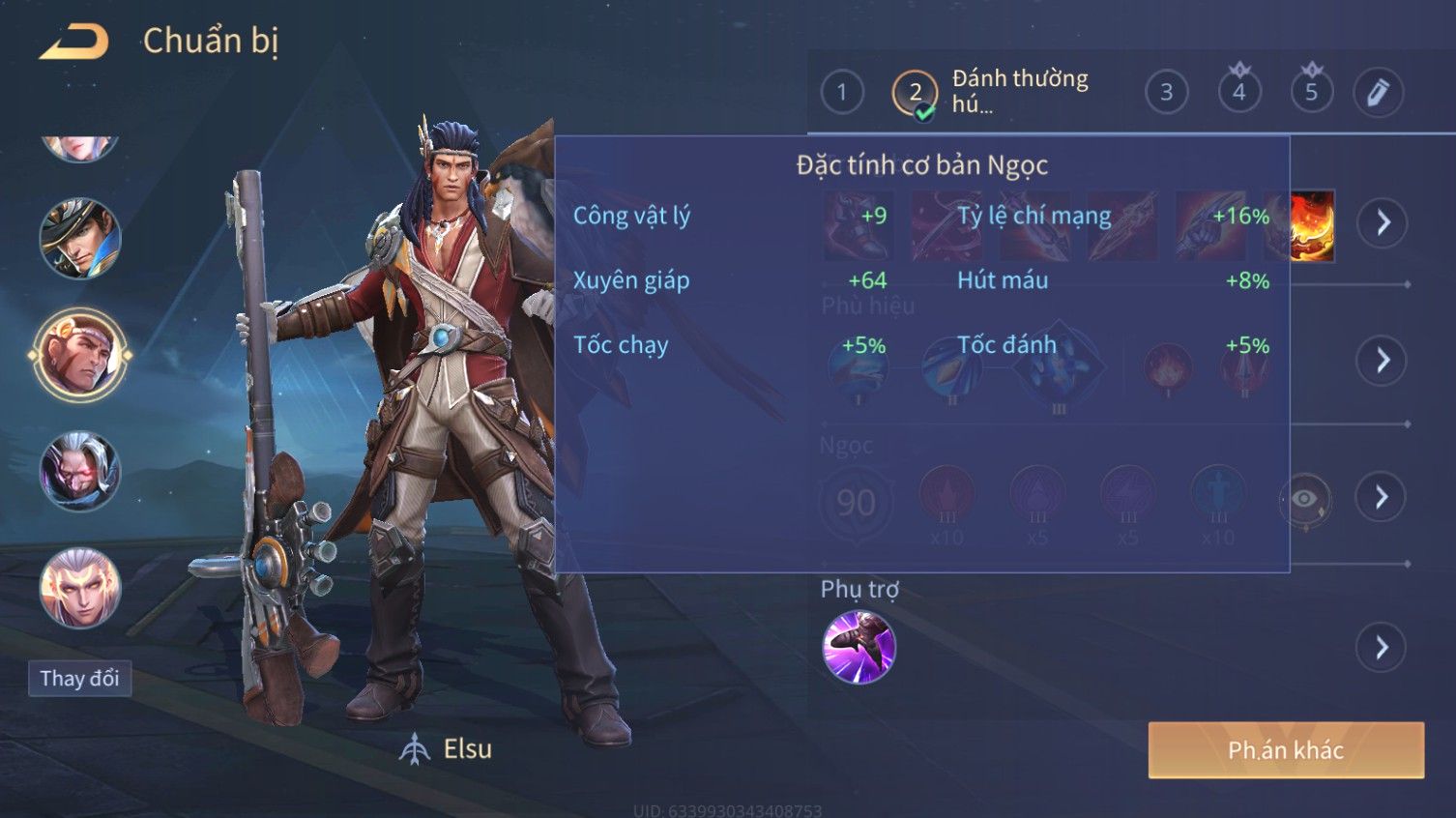Open the item build arrow
Image resolution: width=1456 pixels, height=818 pixels.
(x=1382, y=223)
